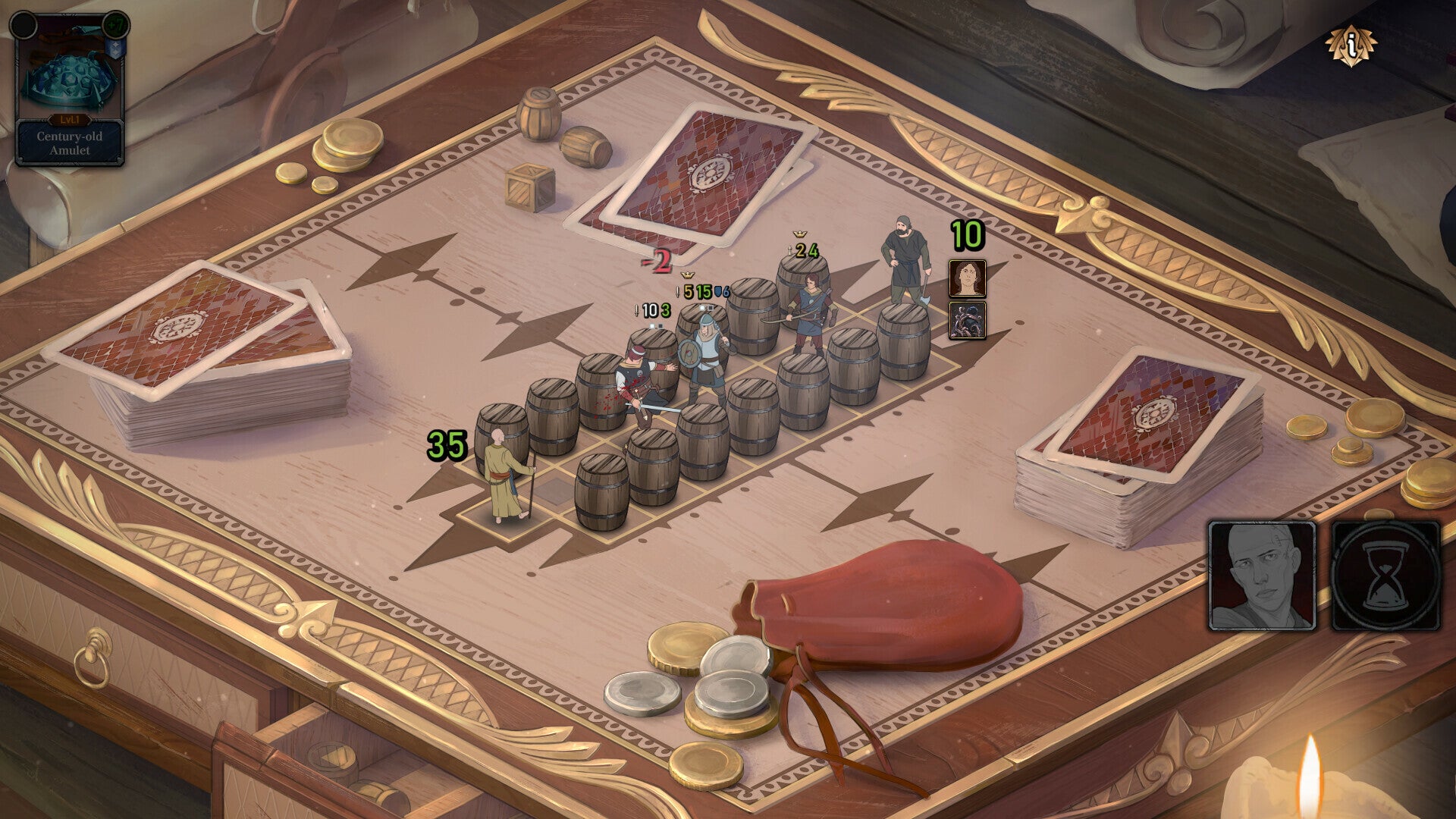Image resolution: width=1456 pixels, height=819 pixels.
Task: Click the bald hero portrait
Action: click(1262, 576)
